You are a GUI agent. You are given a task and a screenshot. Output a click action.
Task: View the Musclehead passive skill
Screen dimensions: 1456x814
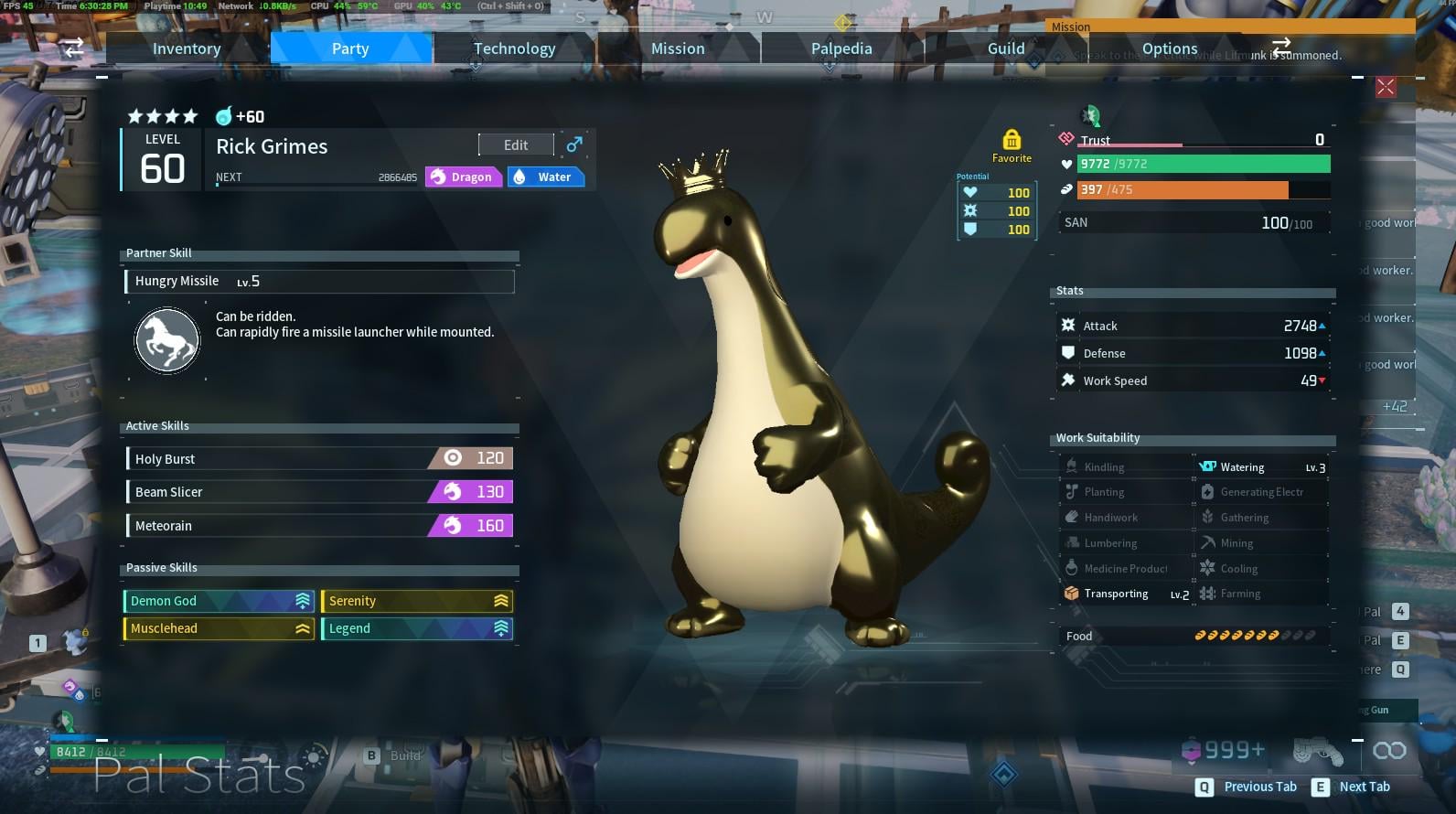pyautogui.click(x=219, y=628)
